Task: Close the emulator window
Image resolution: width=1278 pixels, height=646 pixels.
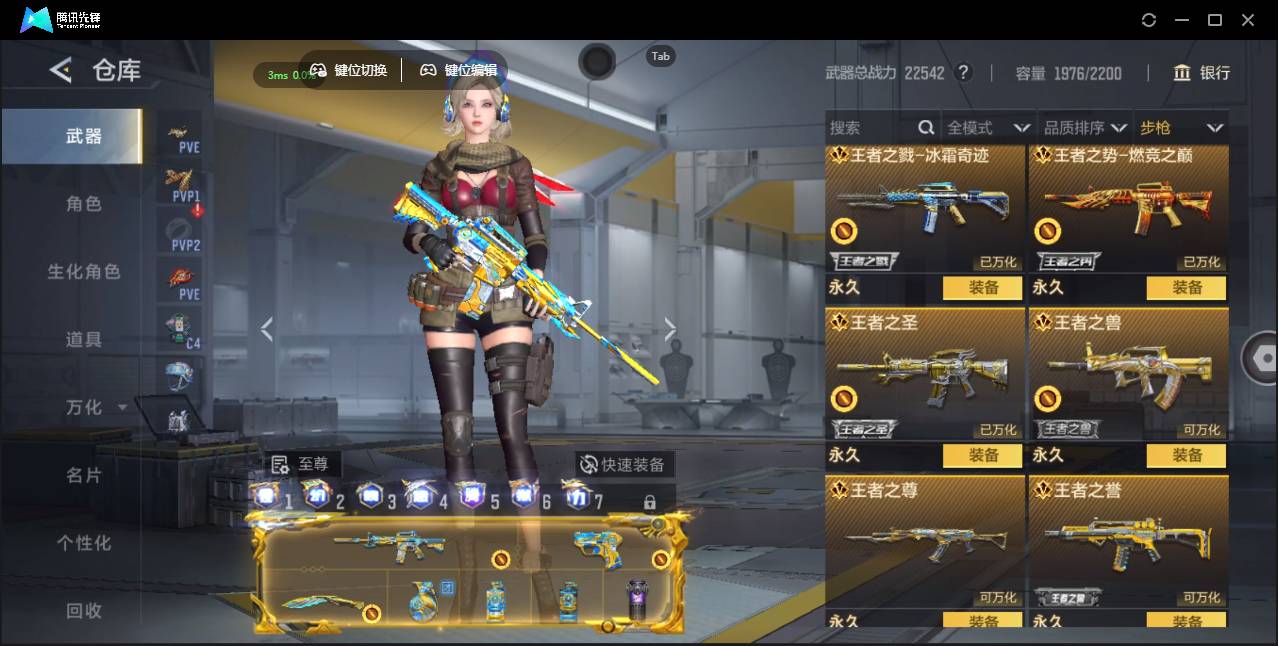Action: 1248,20
